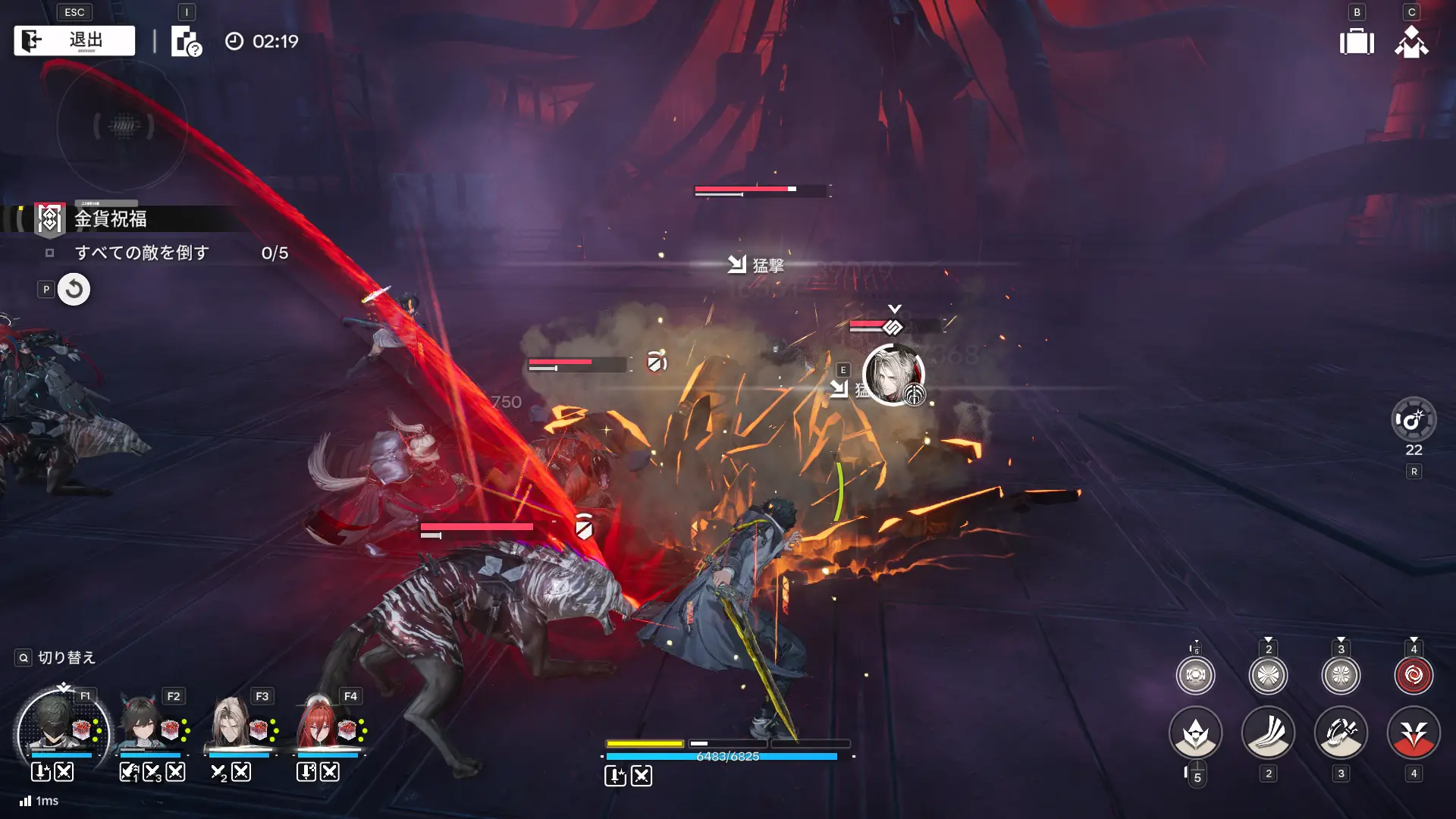Screen dimensions: 1456x819
Task: Click the white-haired character combo portrait
Action: (893, 375)
